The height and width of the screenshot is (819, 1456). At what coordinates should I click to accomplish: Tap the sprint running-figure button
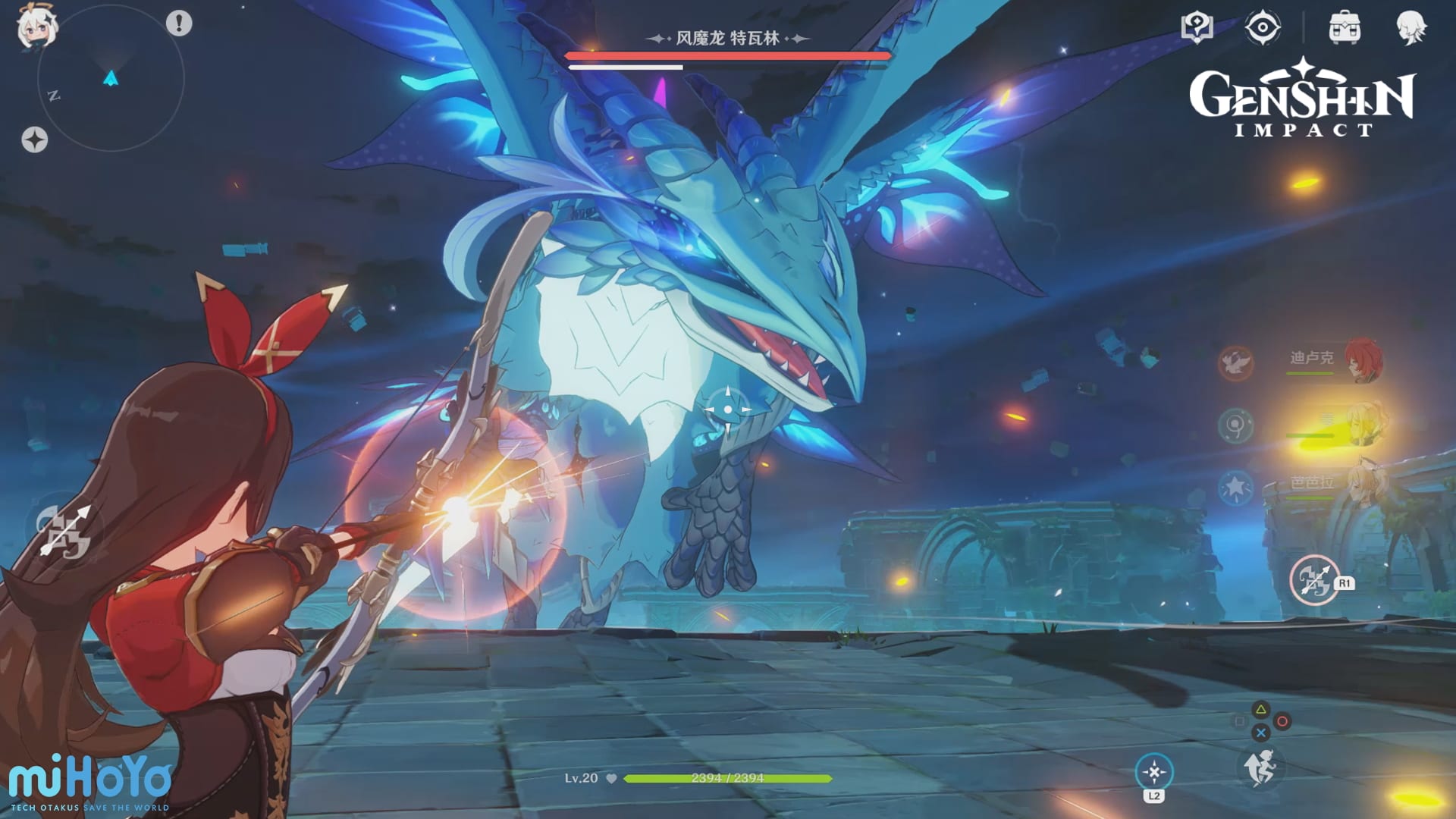(x=1261, y=767)
